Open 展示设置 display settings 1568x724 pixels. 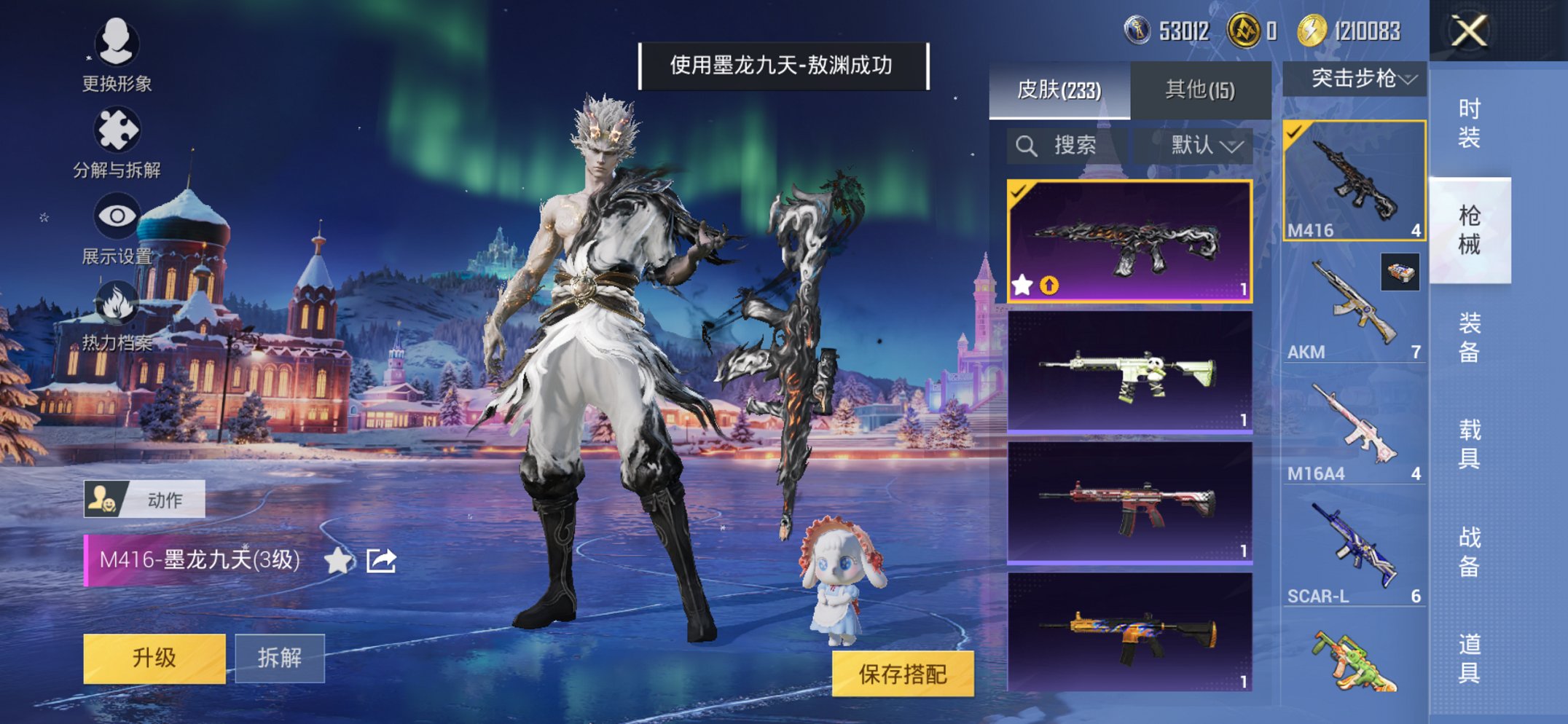(x=117, y=216)
